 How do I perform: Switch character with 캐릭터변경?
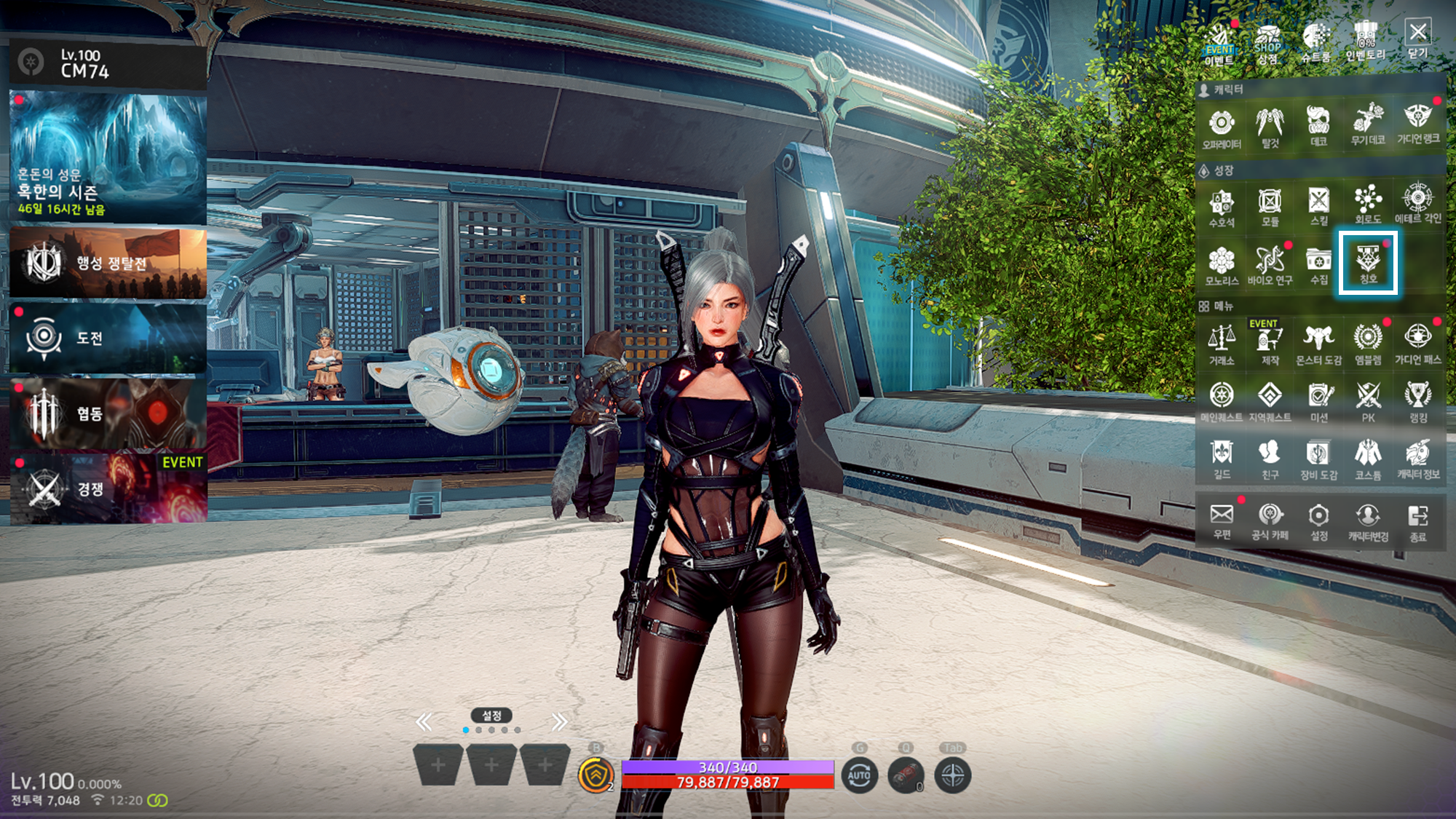tap(1368, 521)
